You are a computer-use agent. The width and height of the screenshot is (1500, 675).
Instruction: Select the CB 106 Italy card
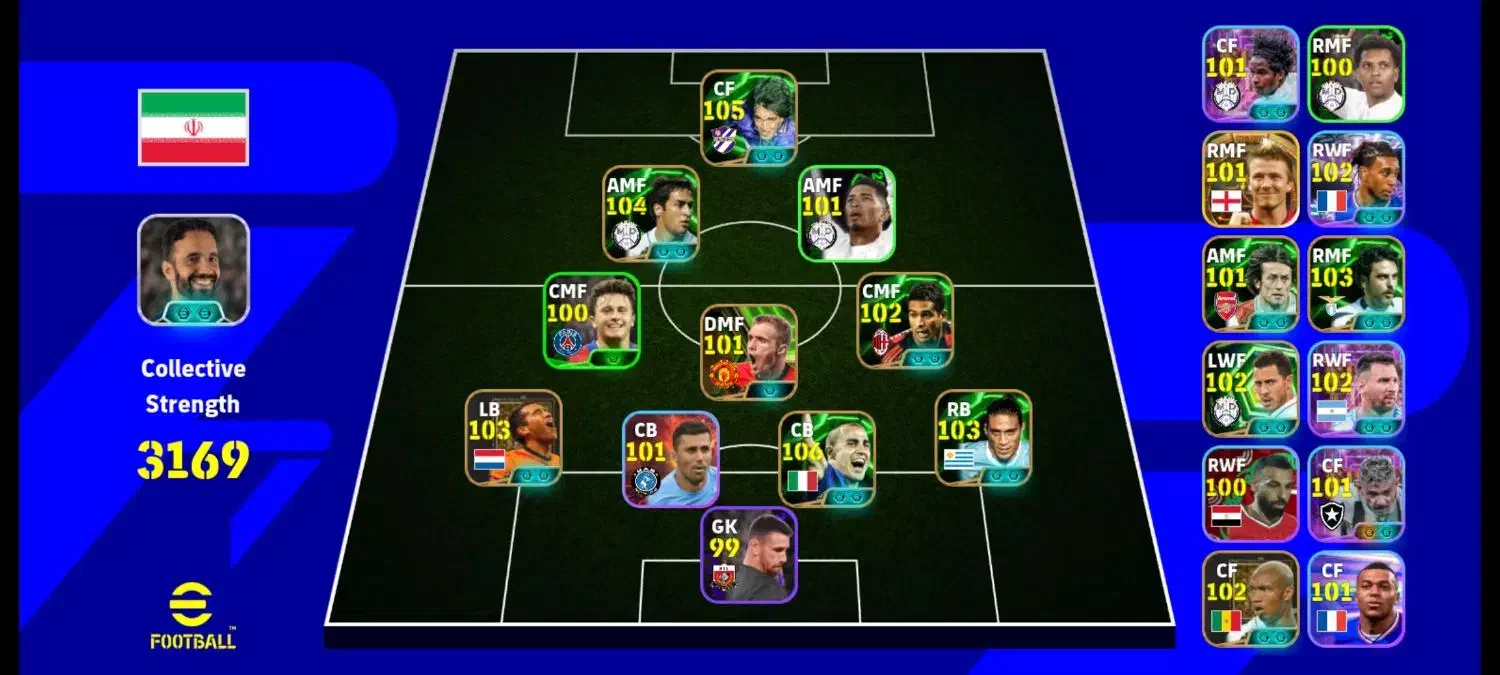point(826,458)
